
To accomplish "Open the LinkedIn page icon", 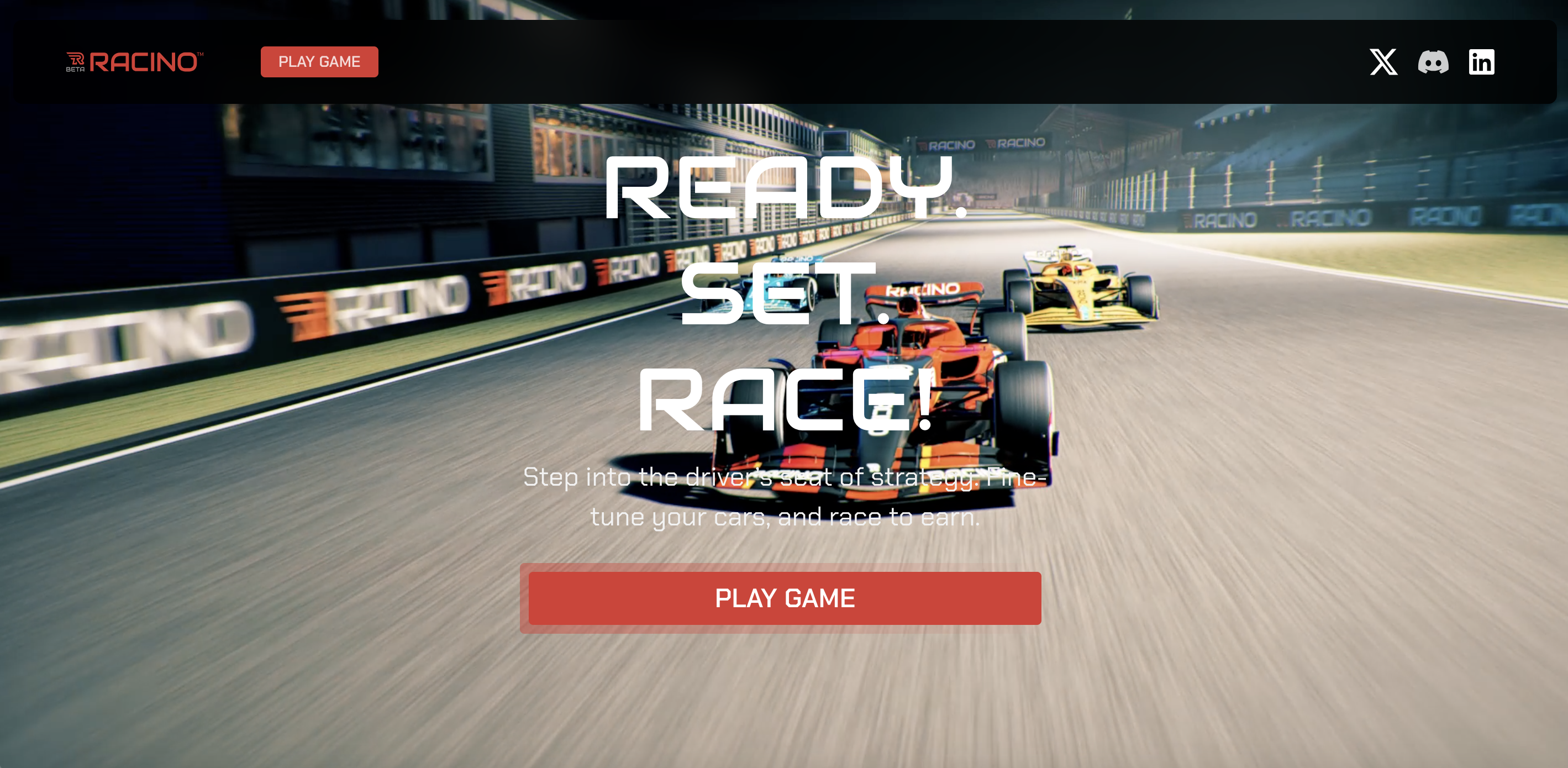I will coord(1481,62).
